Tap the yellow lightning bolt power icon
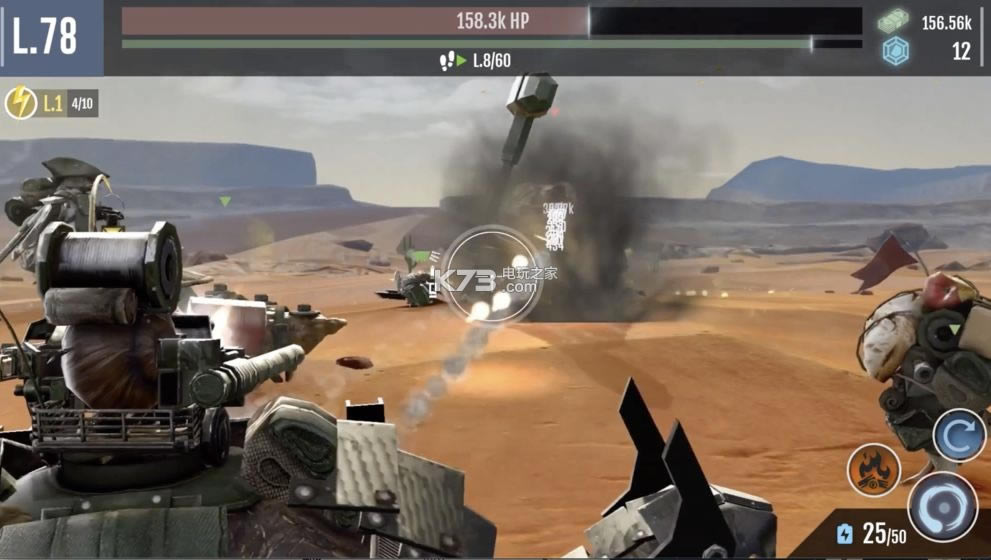The width and height of the screenshot is (991, 560). point(21,103)
